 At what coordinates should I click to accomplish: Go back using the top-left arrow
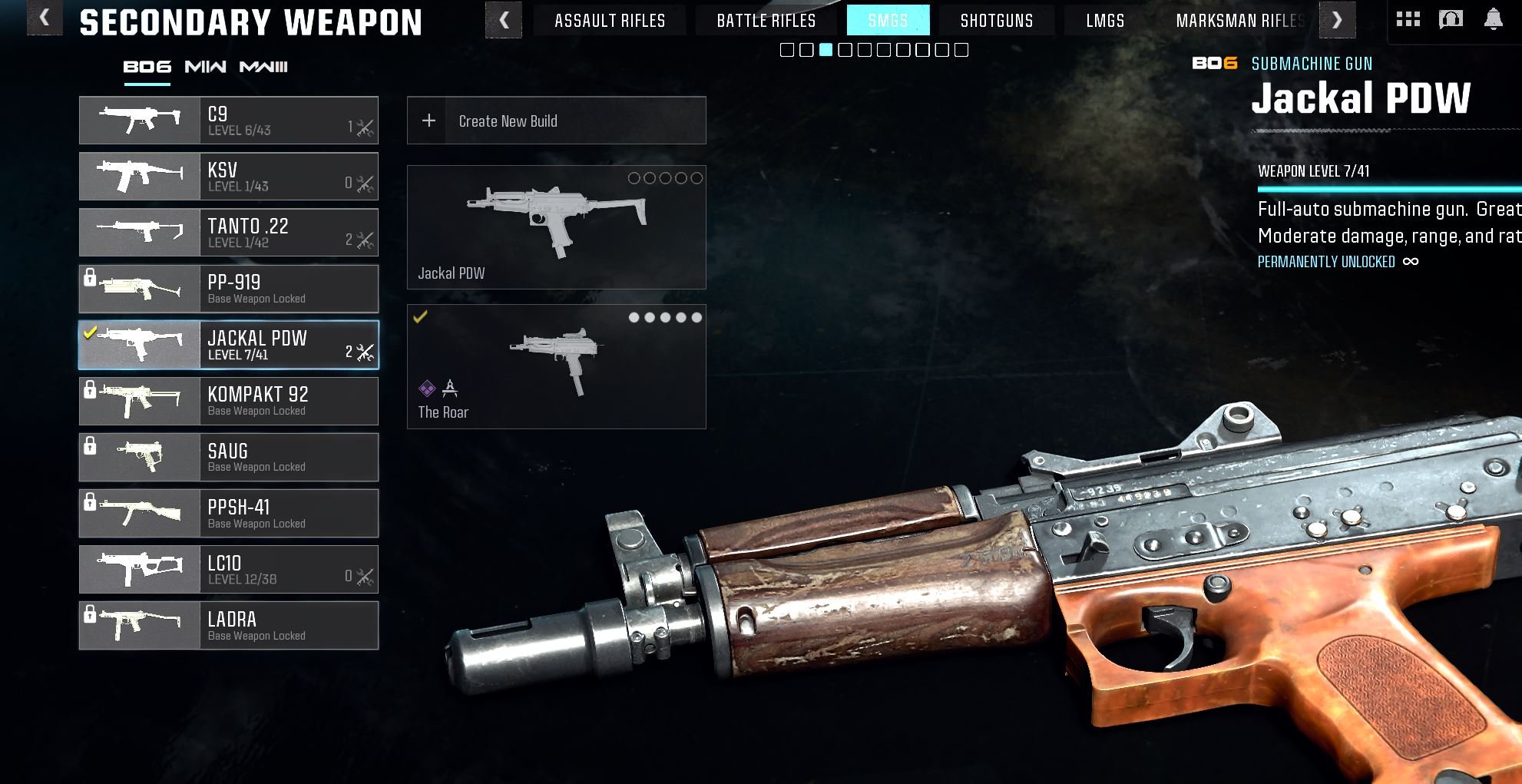click(44, 18)
